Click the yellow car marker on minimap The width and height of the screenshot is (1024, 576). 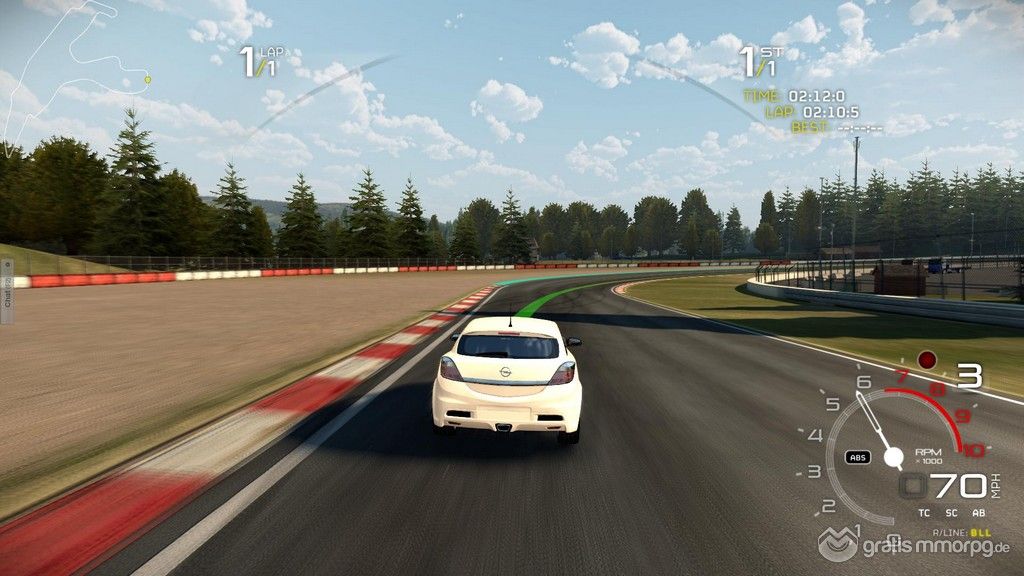[148, 79]
